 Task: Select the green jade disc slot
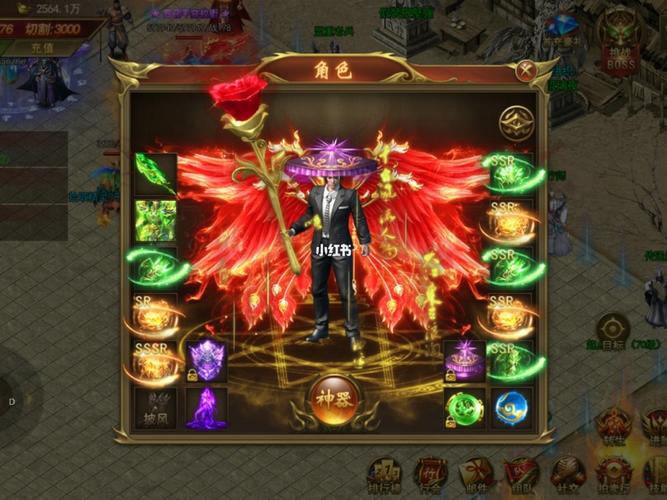pyautogui.click(x=464, y=408)
